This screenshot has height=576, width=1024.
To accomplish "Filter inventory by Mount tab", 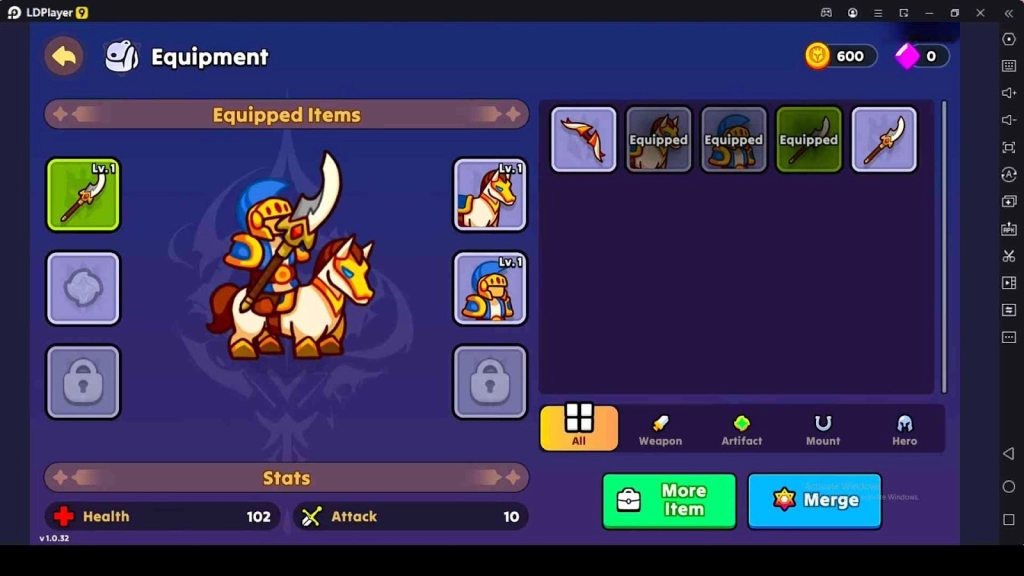I will [823, 428].
